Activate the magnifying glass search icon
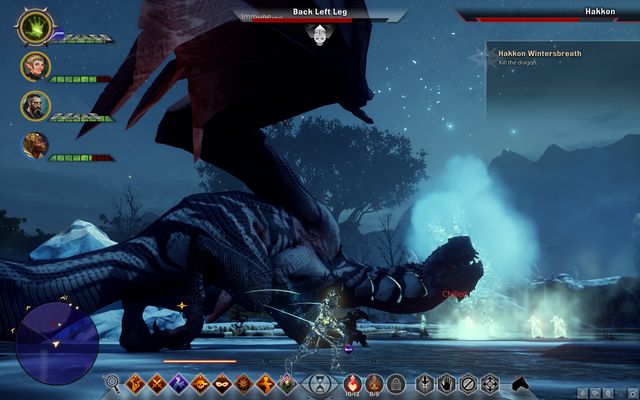This screenshot has height=400, width=640. (x=113, y=382)
